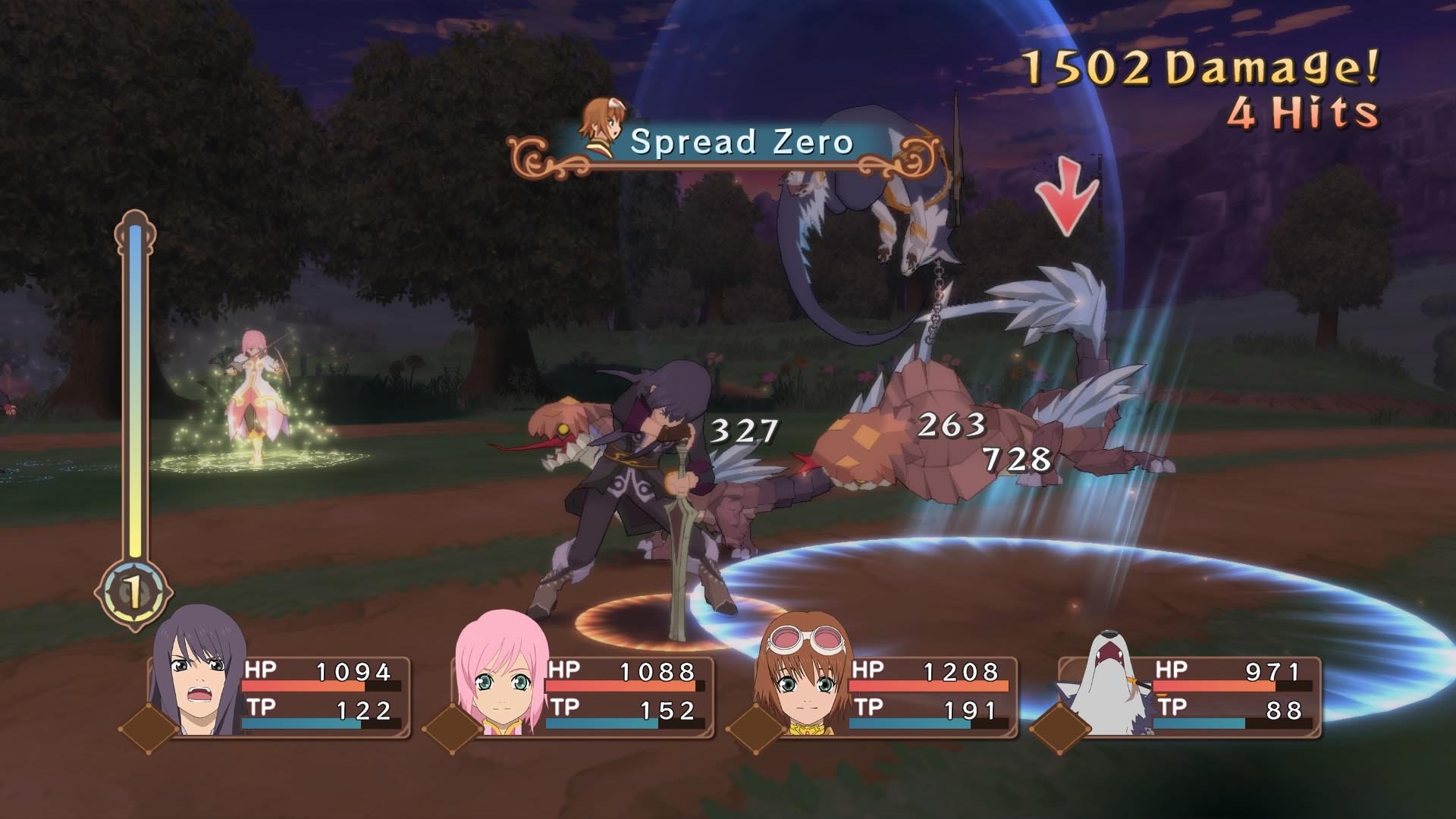Screen dimensions: 1456x819
Task: Click the 728 damage number
Action: tap(1014, 458)
